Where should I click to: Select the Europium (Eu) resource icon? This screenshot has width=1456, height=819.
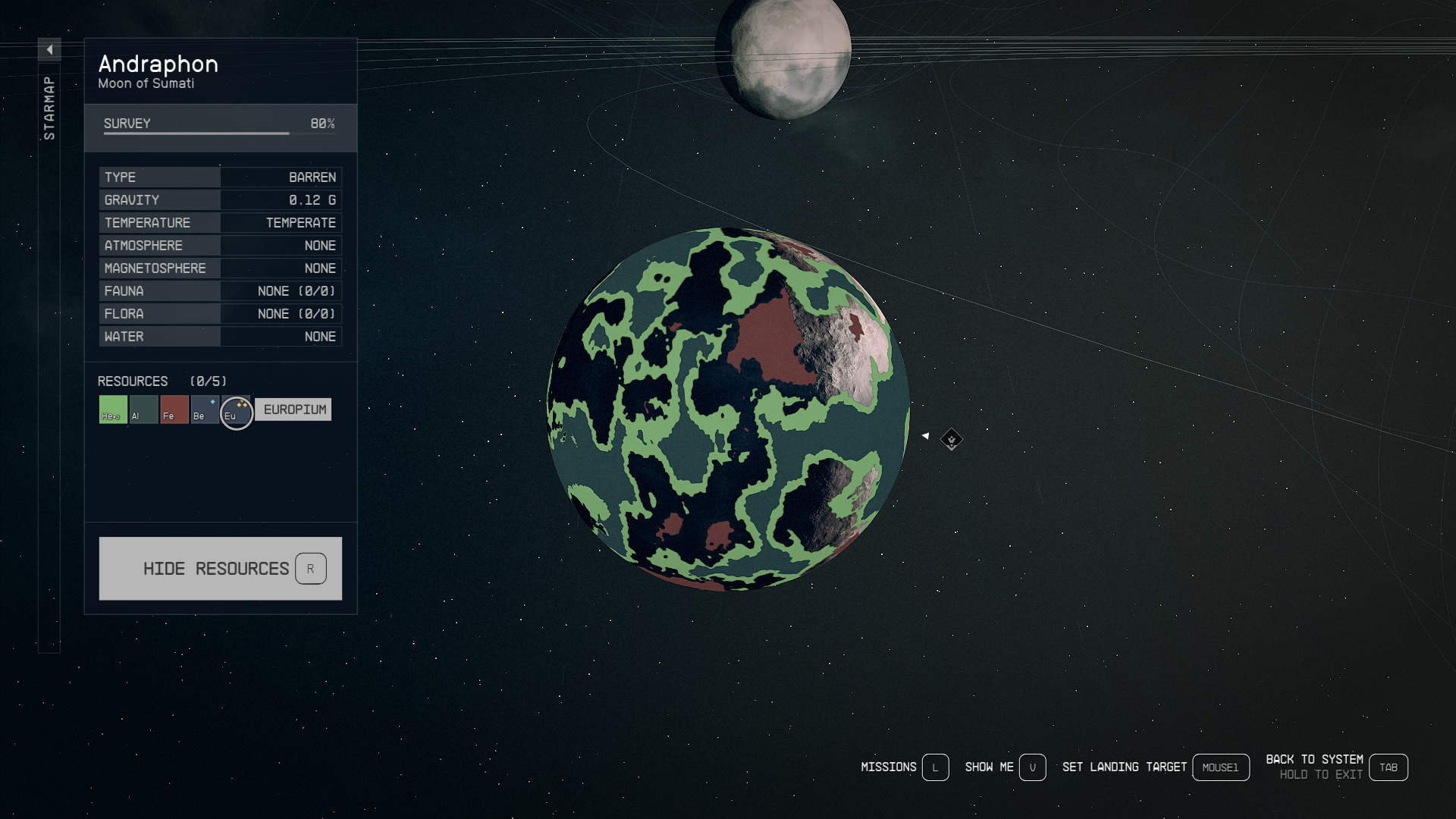click(x=236, y=413)
